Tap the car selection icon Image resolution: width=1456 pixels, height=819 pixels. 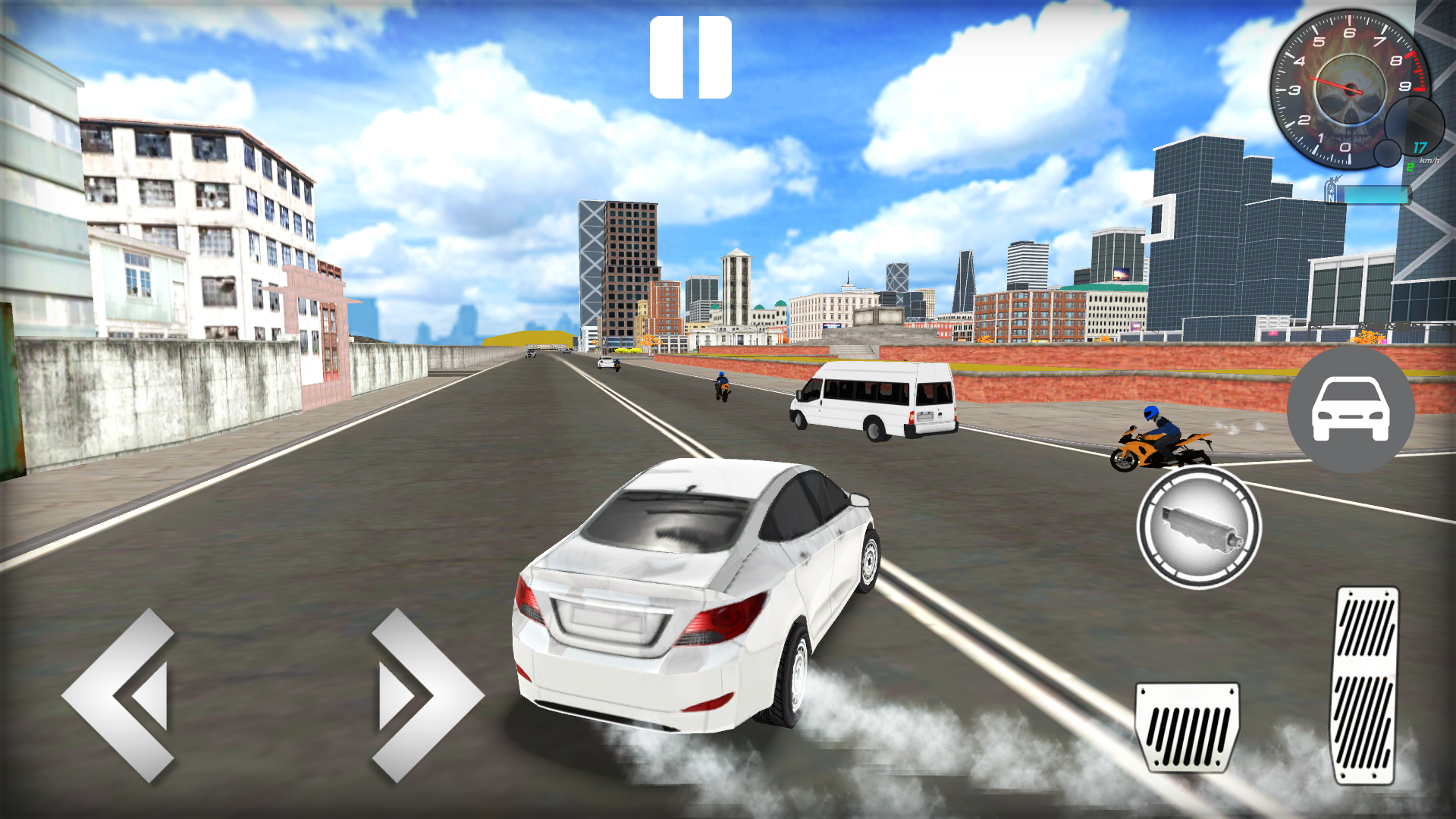(x=1351, y=409)
